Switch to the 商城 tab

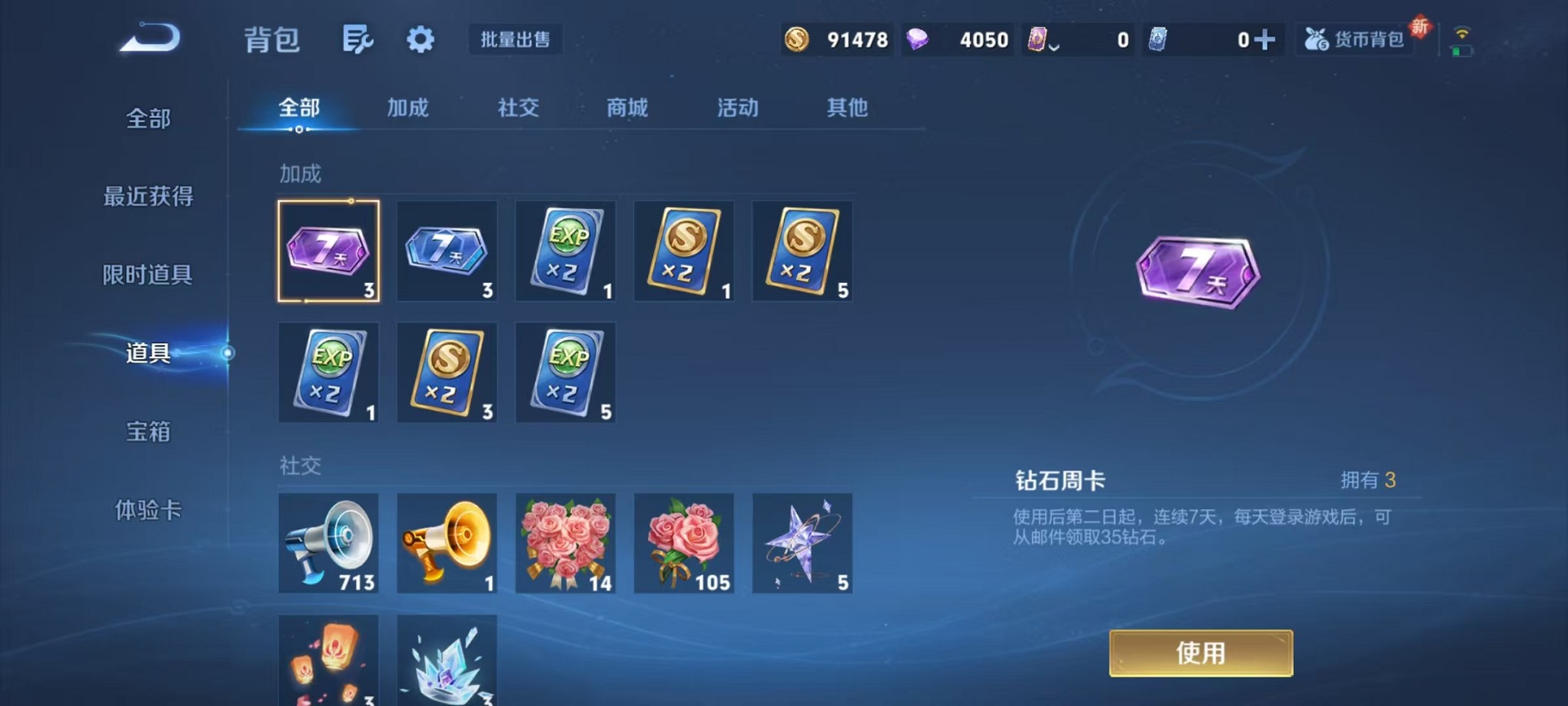click(x=628, y=108)
